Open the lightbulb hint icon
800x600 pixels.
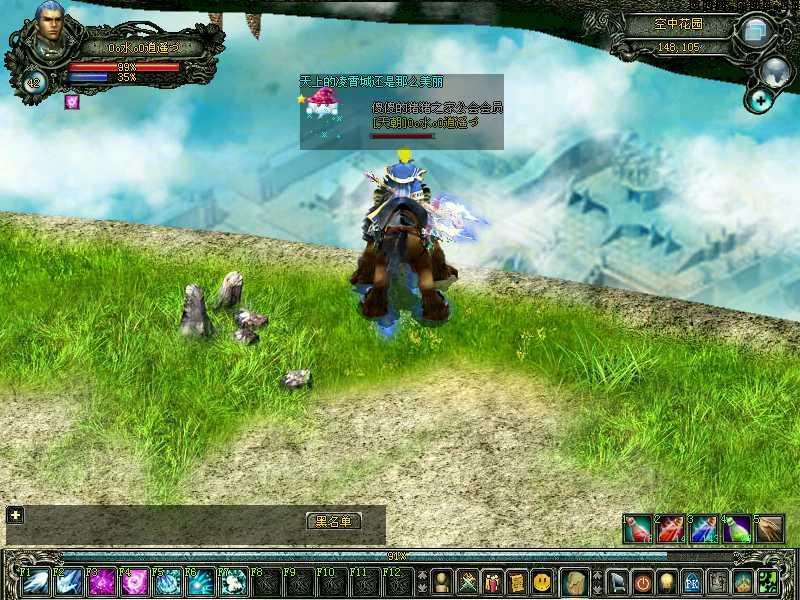[x=667, y=581]
